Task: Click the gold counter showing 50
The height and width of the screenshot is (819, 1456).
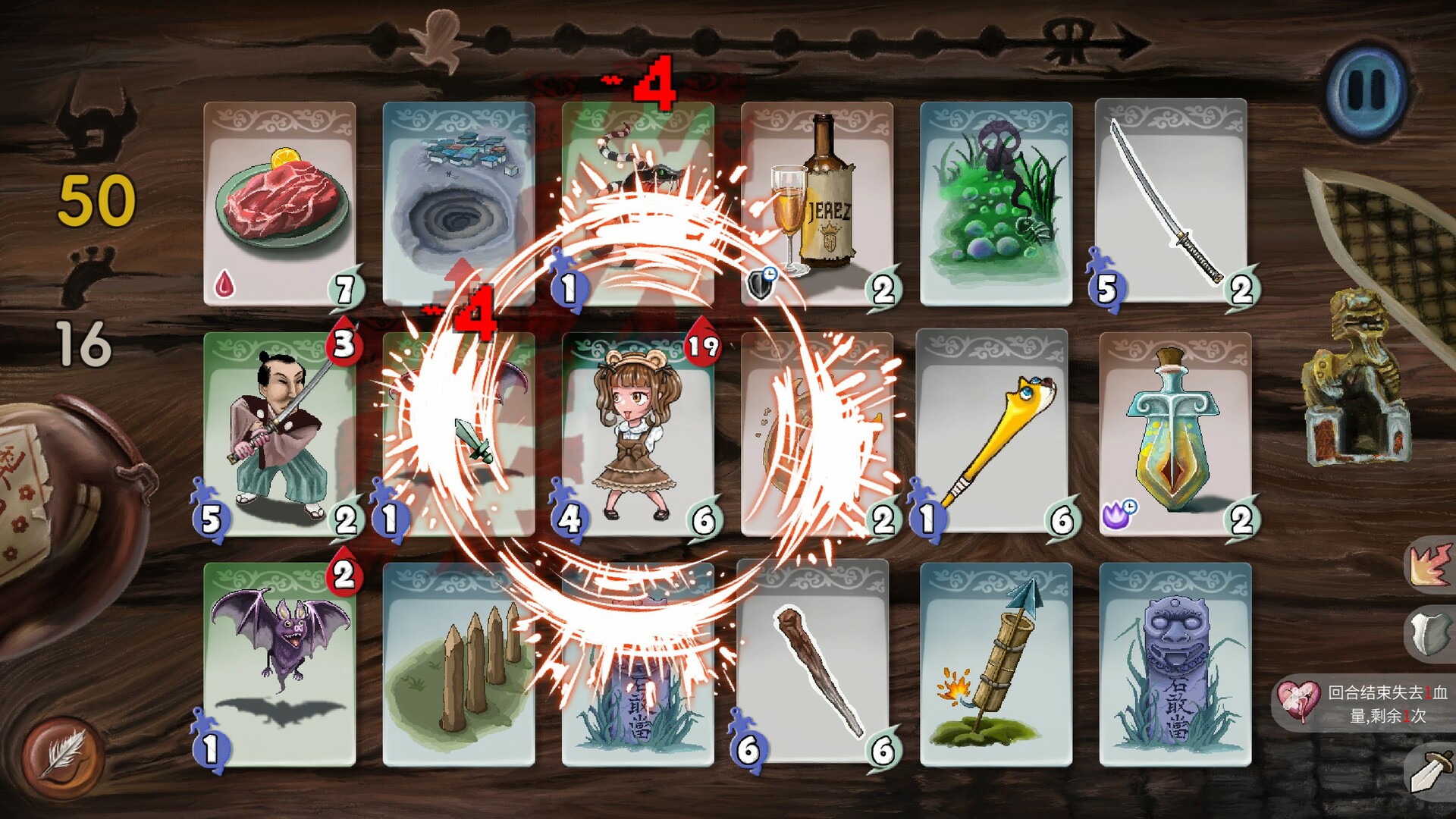Action: 97,199
